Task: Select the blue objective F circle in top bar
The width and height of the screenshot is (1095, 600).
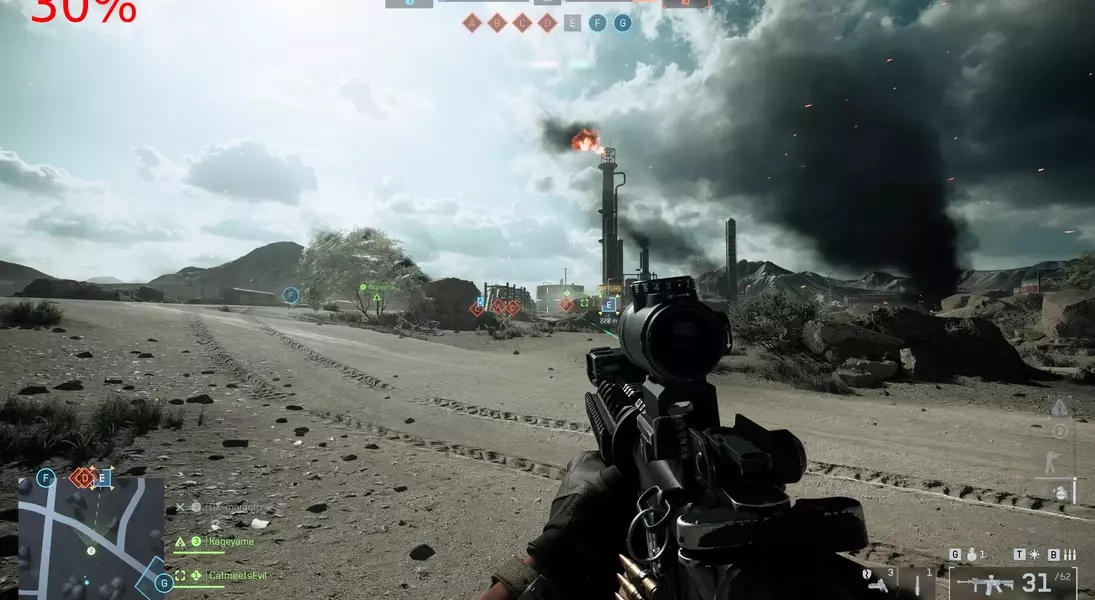Action: [x=597, y=23]
